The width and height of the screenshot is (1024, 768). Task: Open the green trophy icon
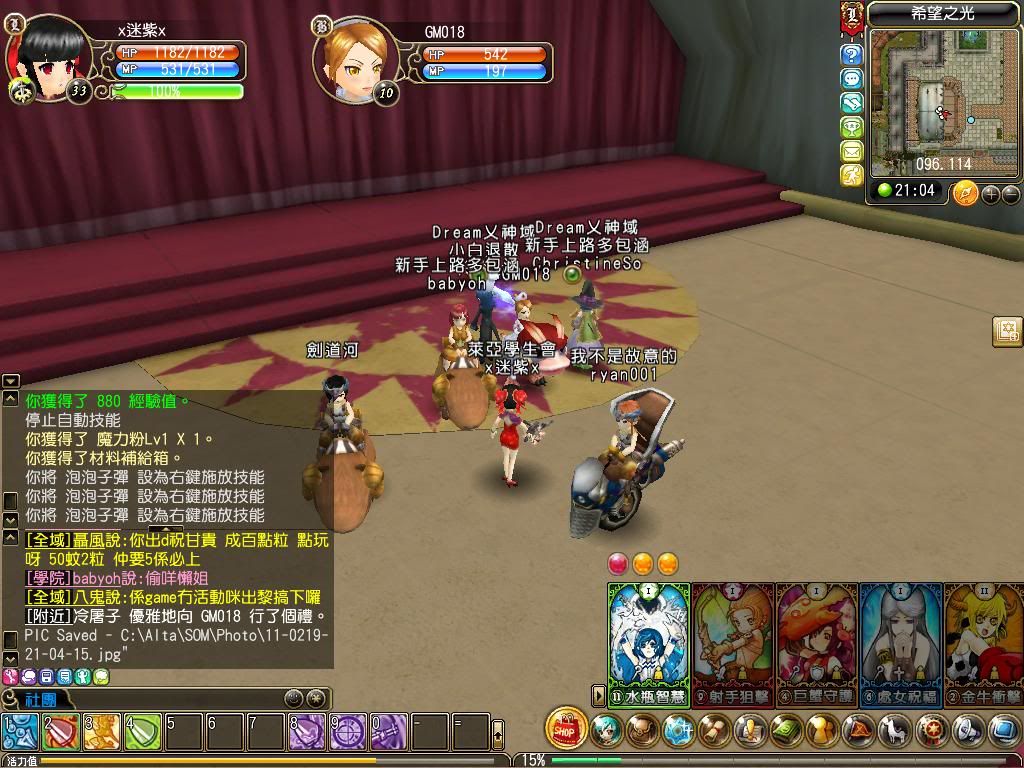852,127
